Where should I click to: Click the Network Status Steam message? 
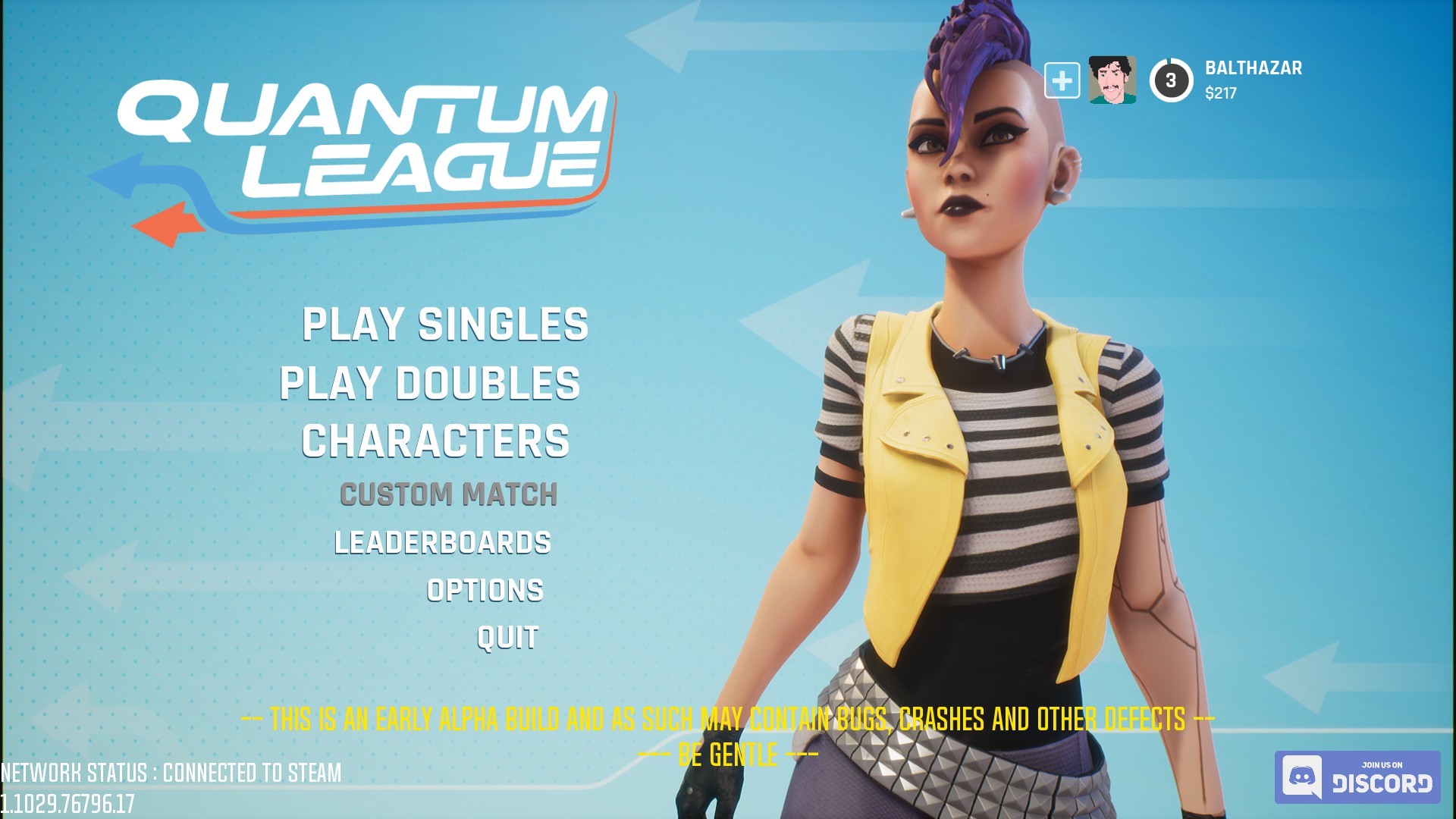point(171,773)
